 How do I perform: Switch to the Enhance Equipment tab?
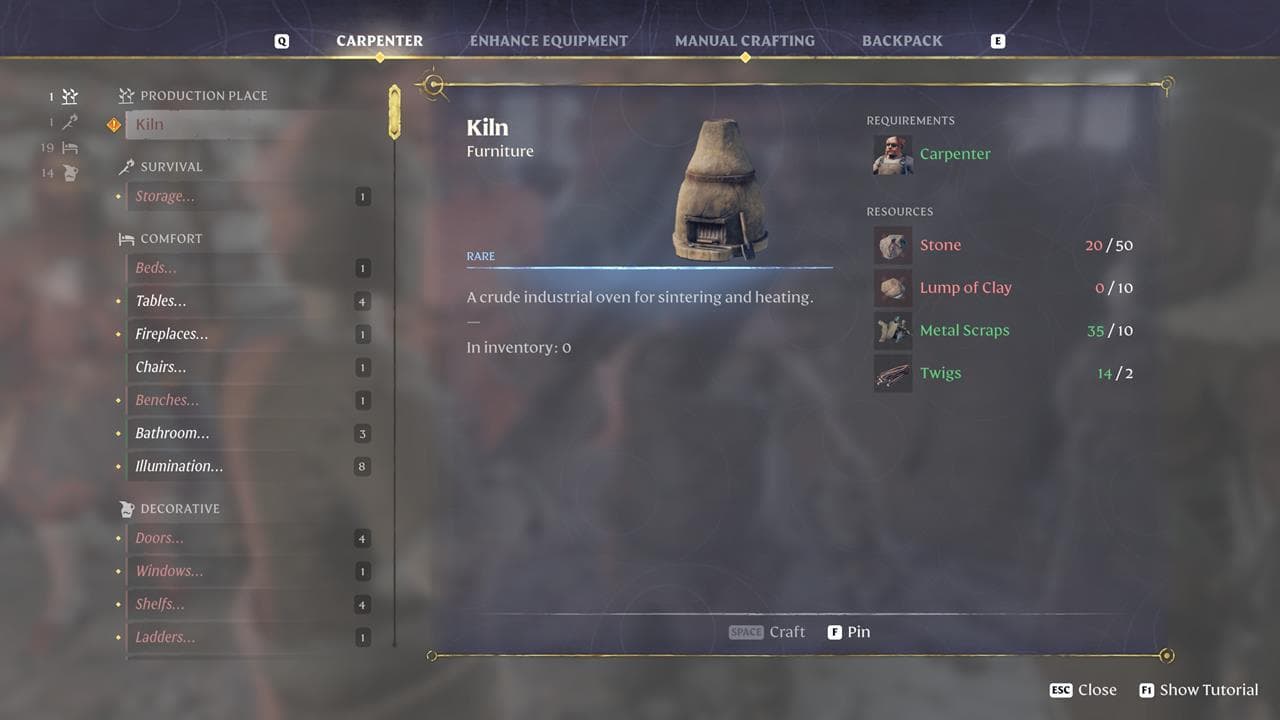click(548, 41)
